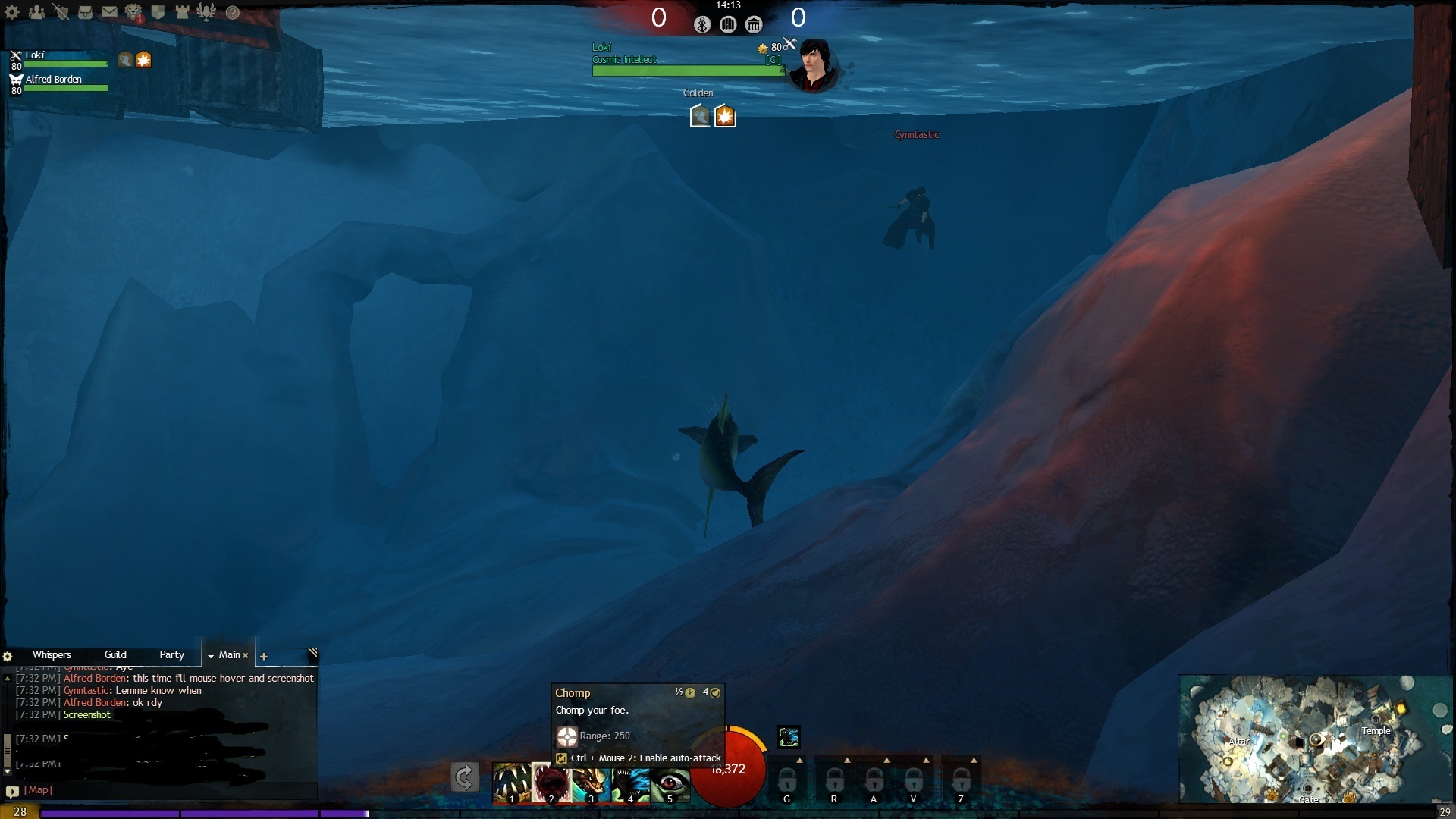Open the mail envelope icon
Viewport: 1456px width, 819px height.
109,12
